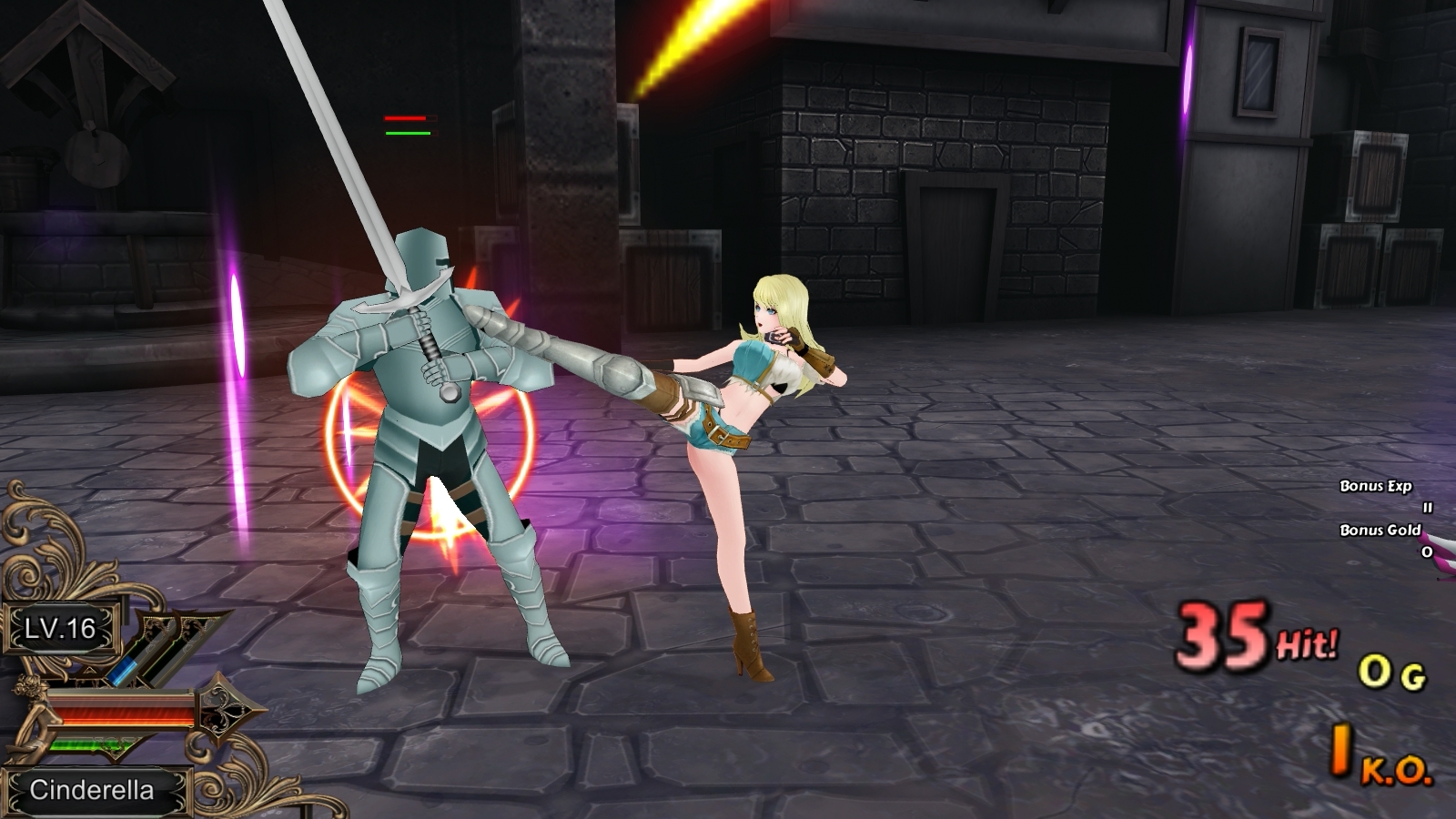Image resolution: width=1456 pixels, height=819 pixels.
Task: Click the enemy's red health bar
Action: coord(405,120)
